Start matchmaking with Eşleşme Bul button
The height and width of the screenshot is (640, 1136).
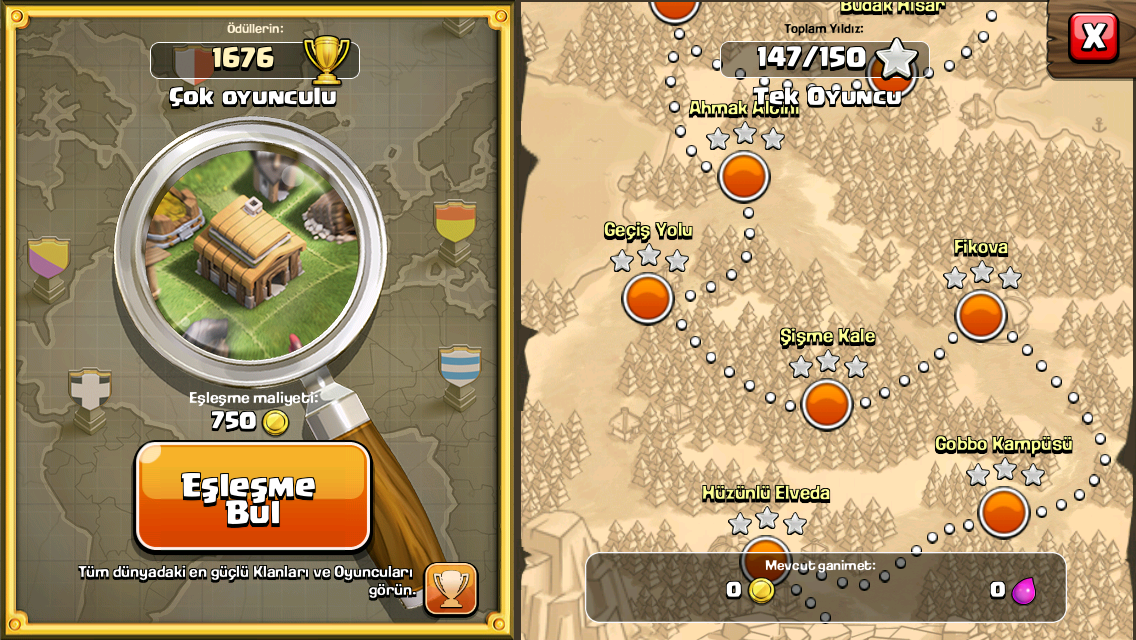click(x=252, y=497)
